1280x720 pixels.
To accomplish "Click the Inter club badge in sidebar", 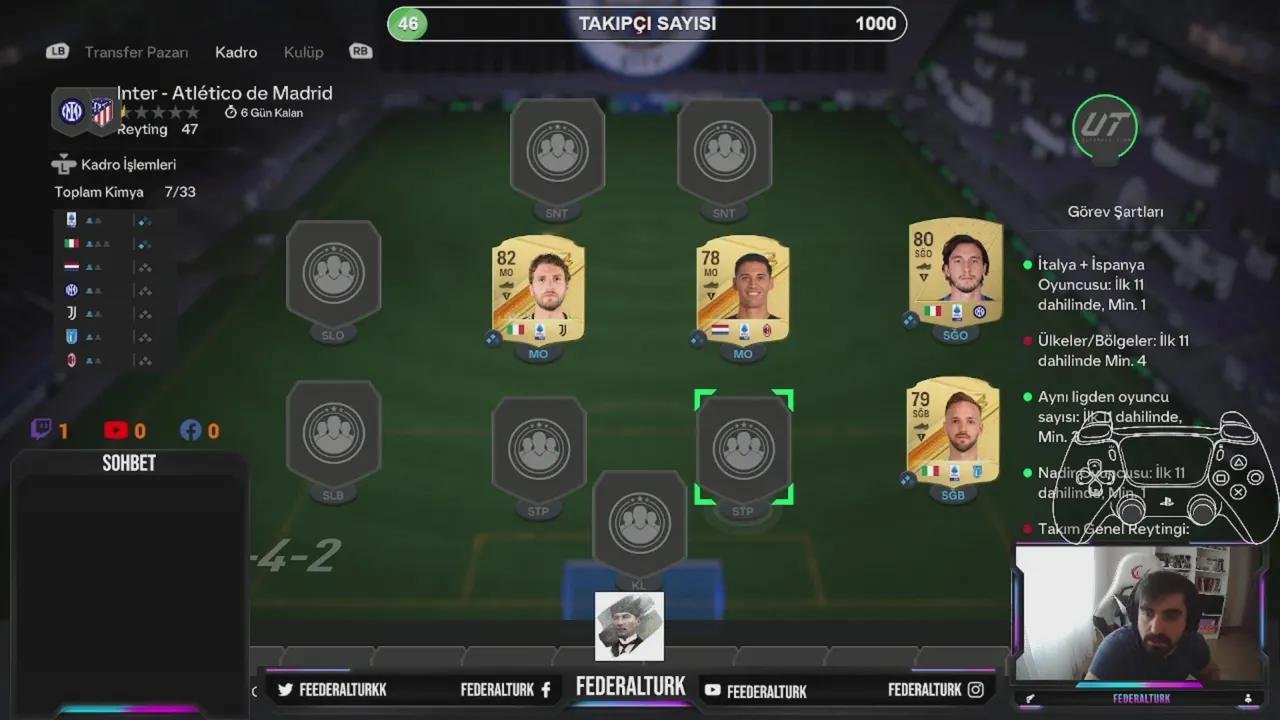I will coord(72,290).
